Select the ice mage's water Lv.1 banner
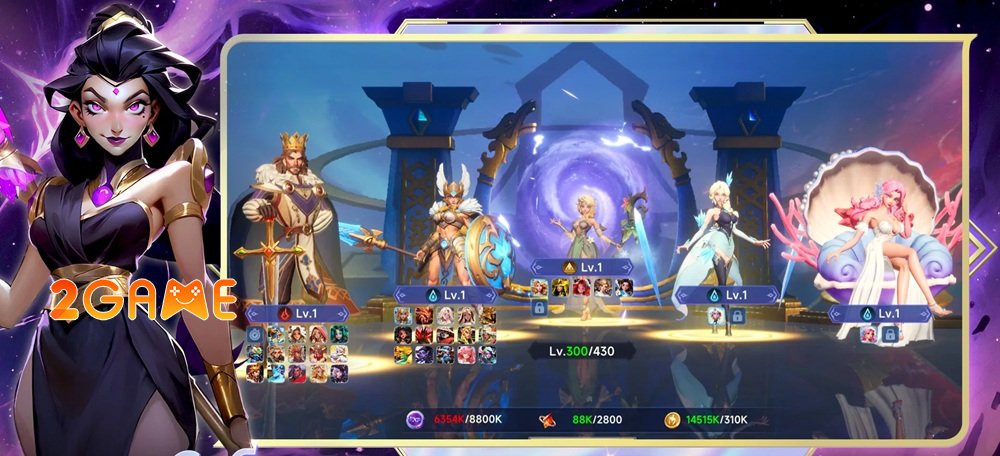The image size is (1000, 456). coord(725,295)
